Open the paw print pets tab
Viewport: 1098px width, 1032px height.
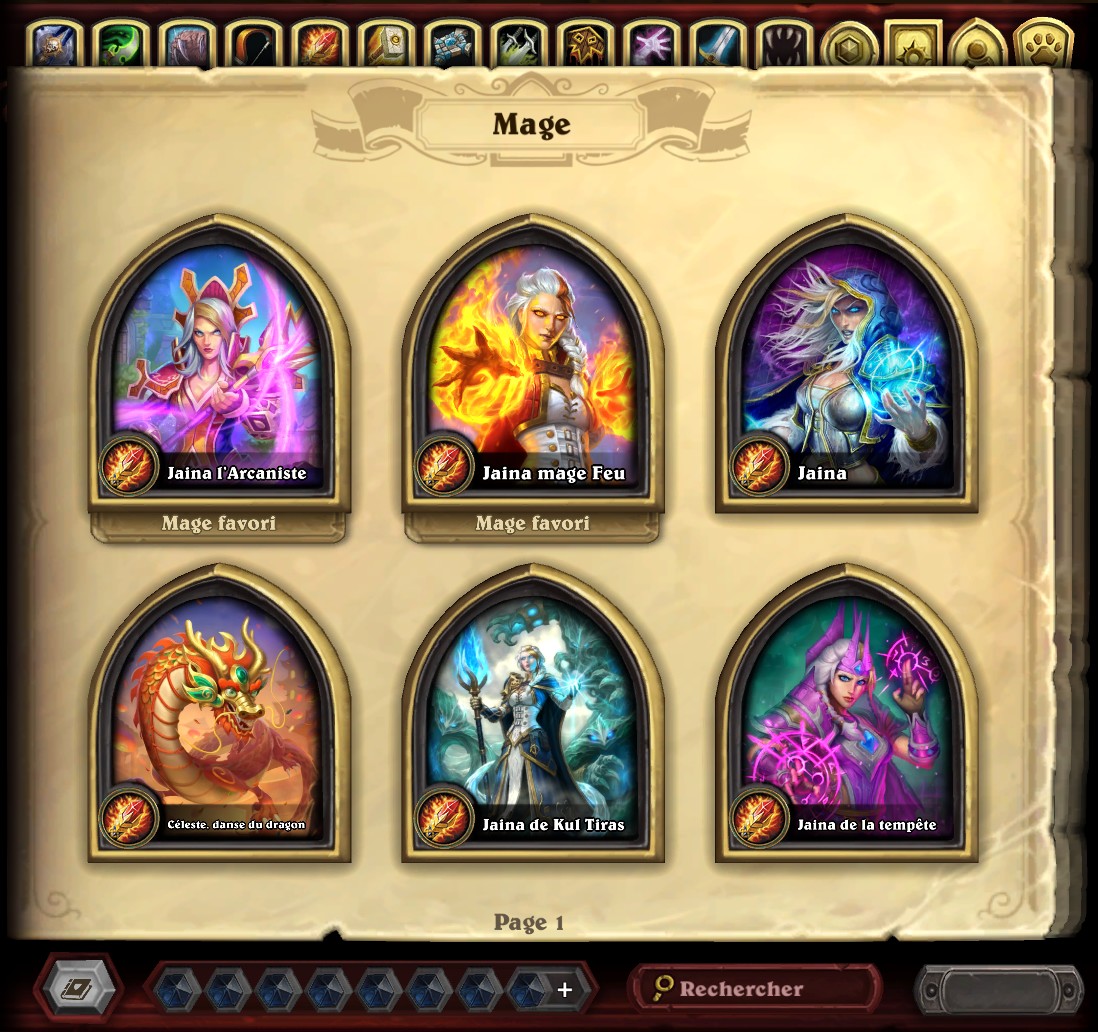[1043, 45]
